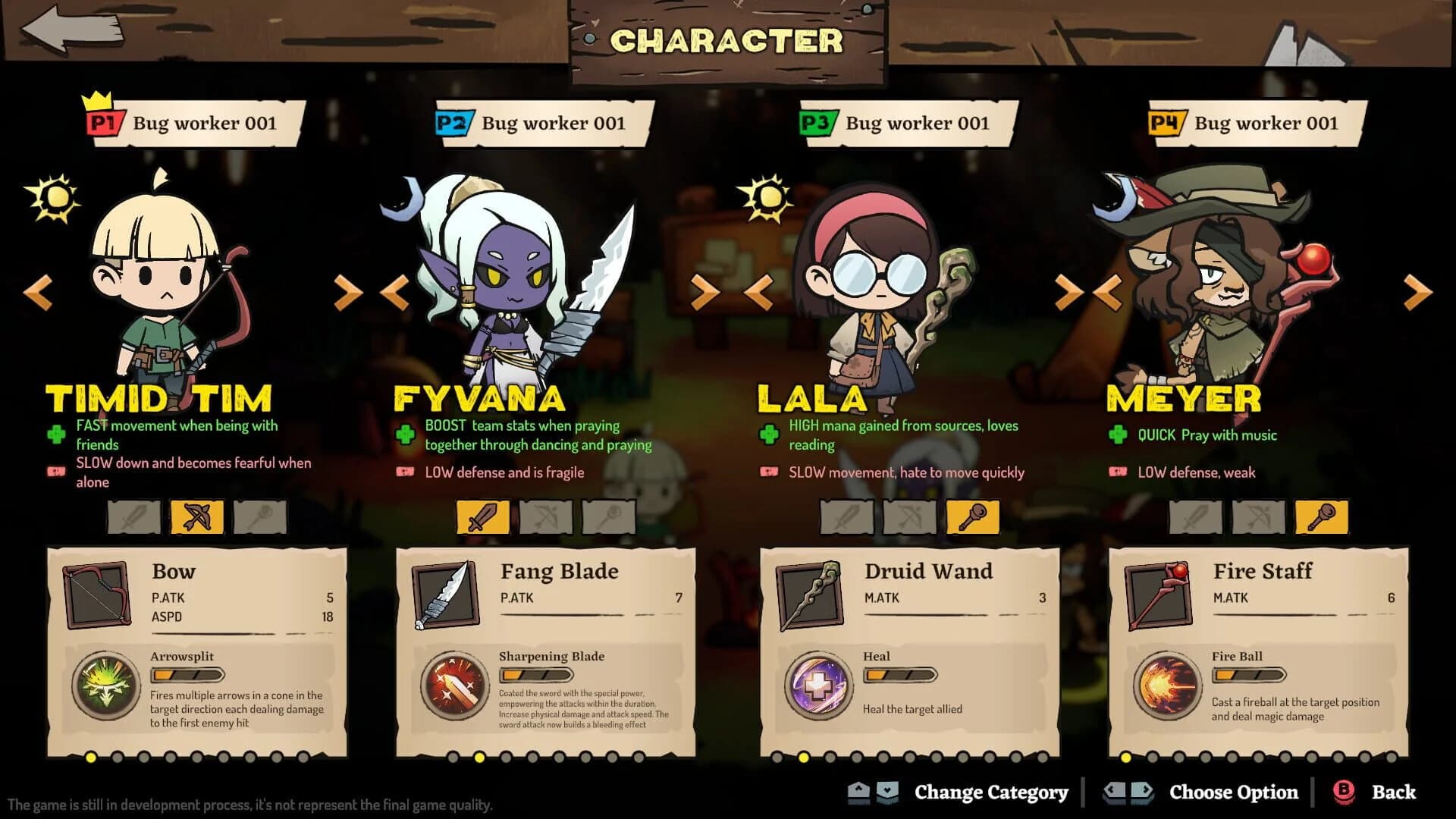The image size is (1456, 819).
Task: Select Meyer's staff weapon icon
Action: point(1323,517)
